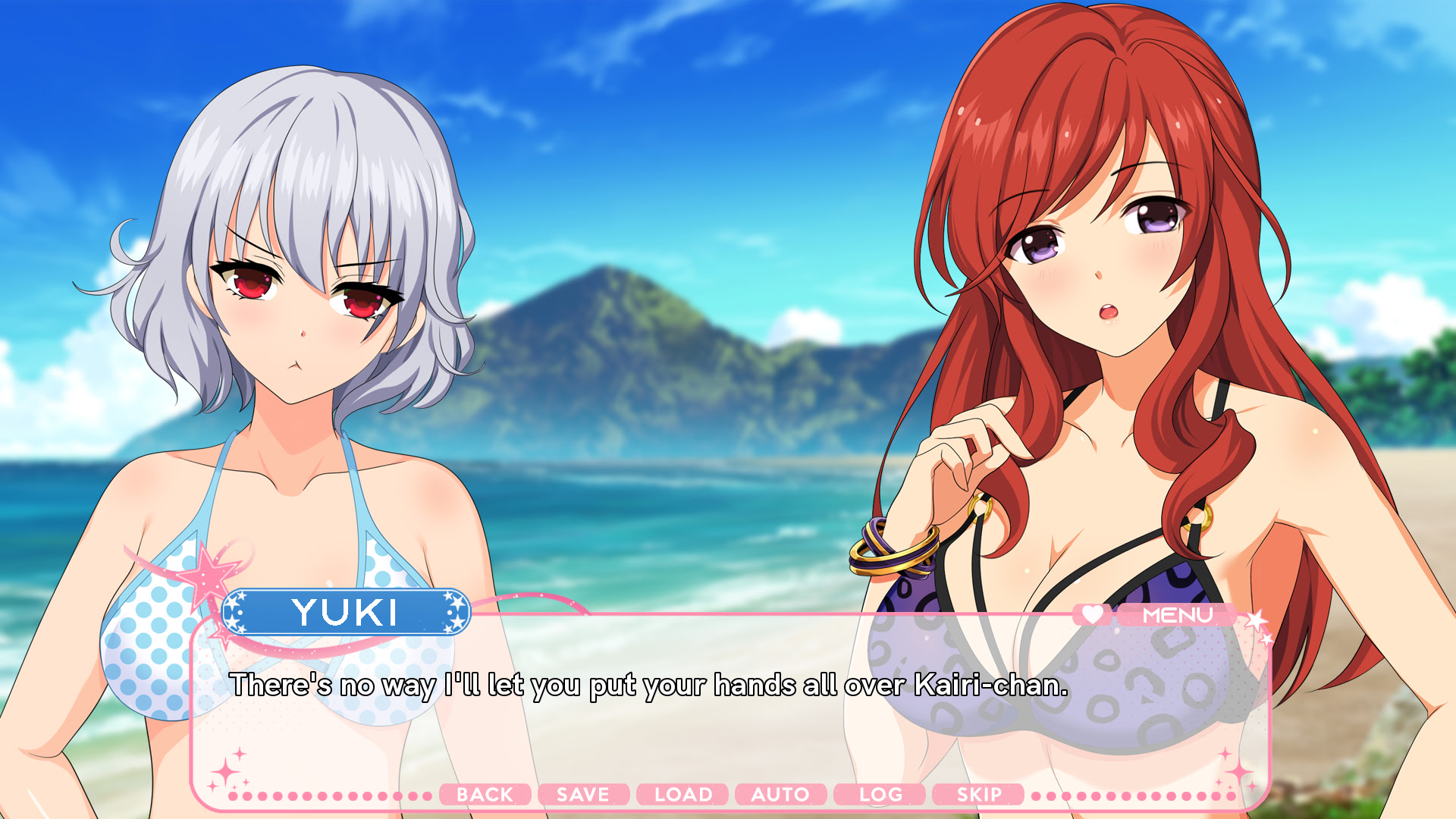Image resolution: width=1456 pixels, height=819 pixels.
Task: Enable AUTO read mode
Action: (780, 795)
